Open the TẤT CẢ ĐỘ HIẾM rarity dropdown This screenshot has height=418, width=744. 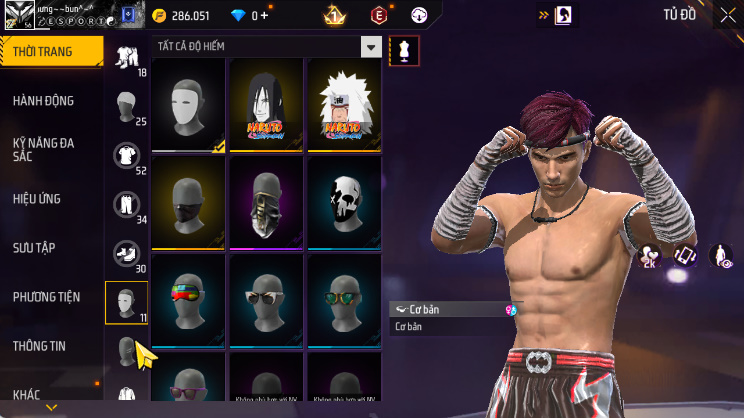click(x=371, y=47)
